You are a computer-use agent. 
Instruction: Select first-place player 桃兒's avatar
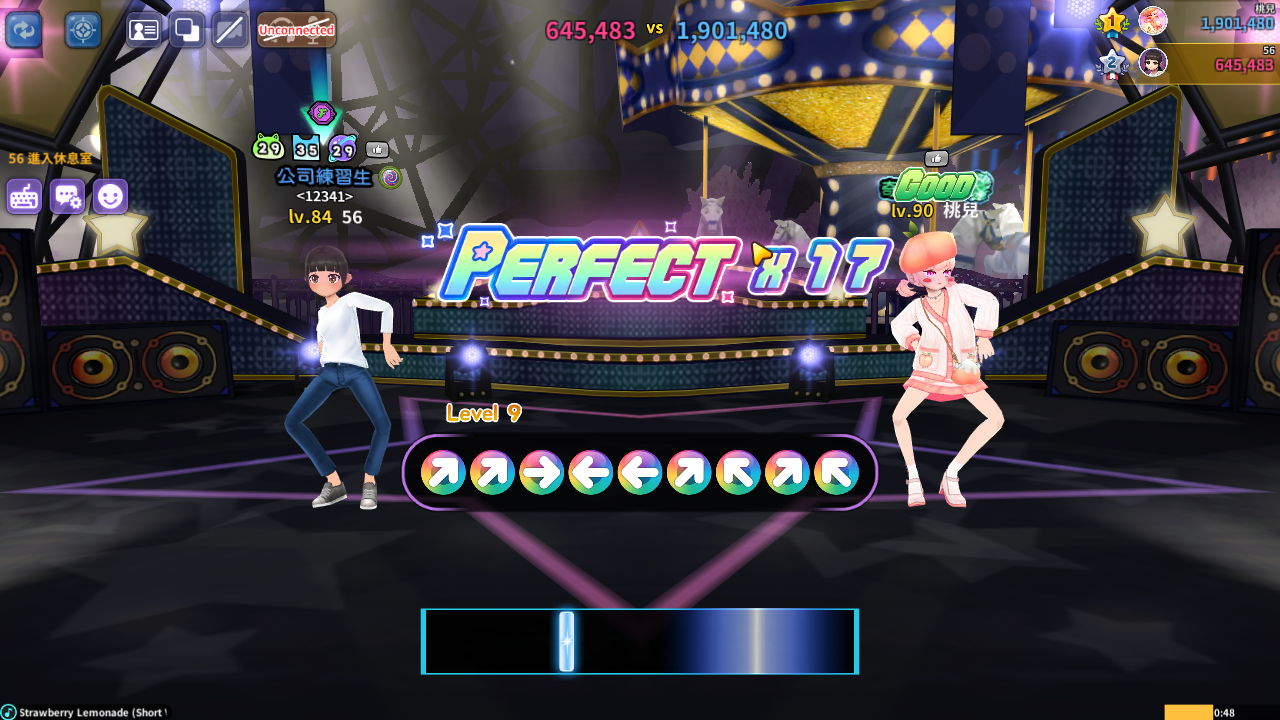point(1152,20)
